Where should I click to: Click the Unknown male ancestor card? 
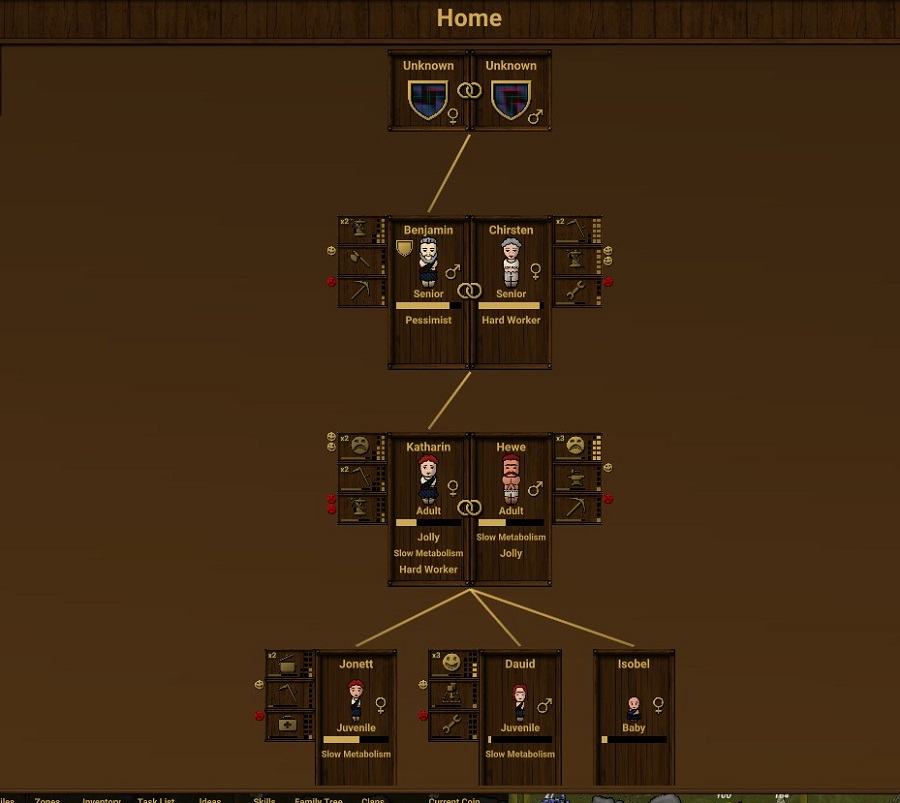pyautogui.click(x=511, y=91)
